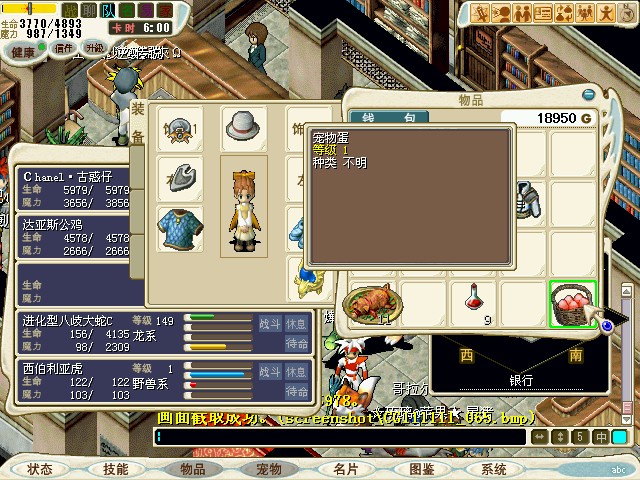Click the chat input box
Viewport: 640px width, 480px height.
pos(340,437)
